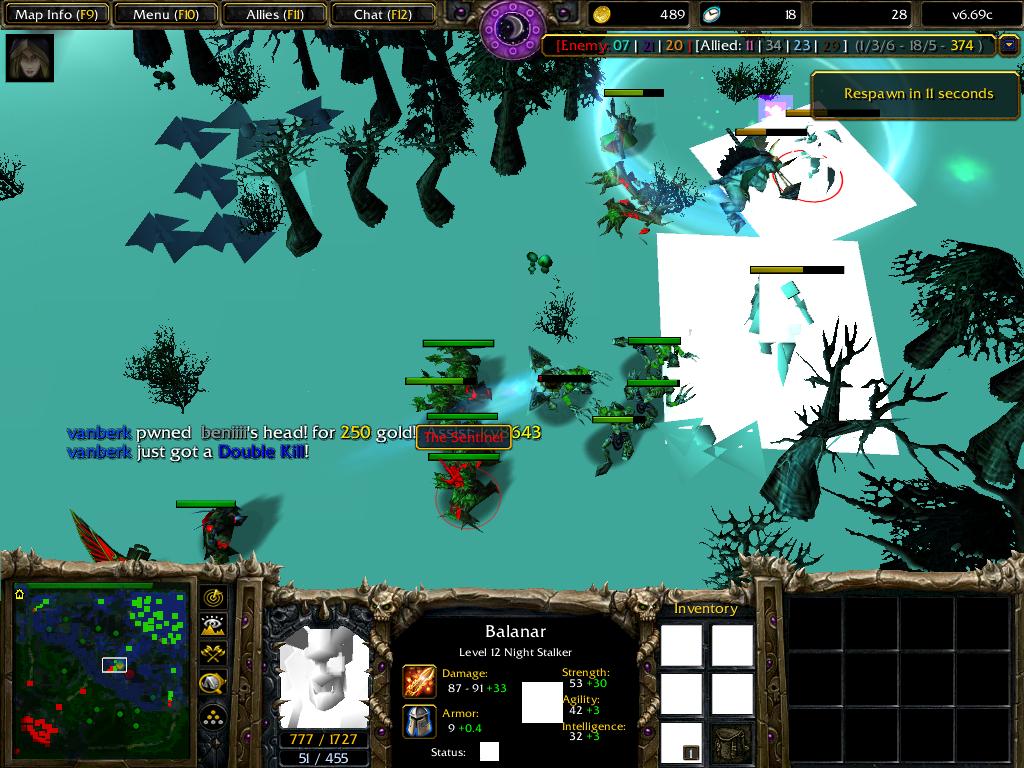Select the hero icon in top-left corner

pos(30,58)
